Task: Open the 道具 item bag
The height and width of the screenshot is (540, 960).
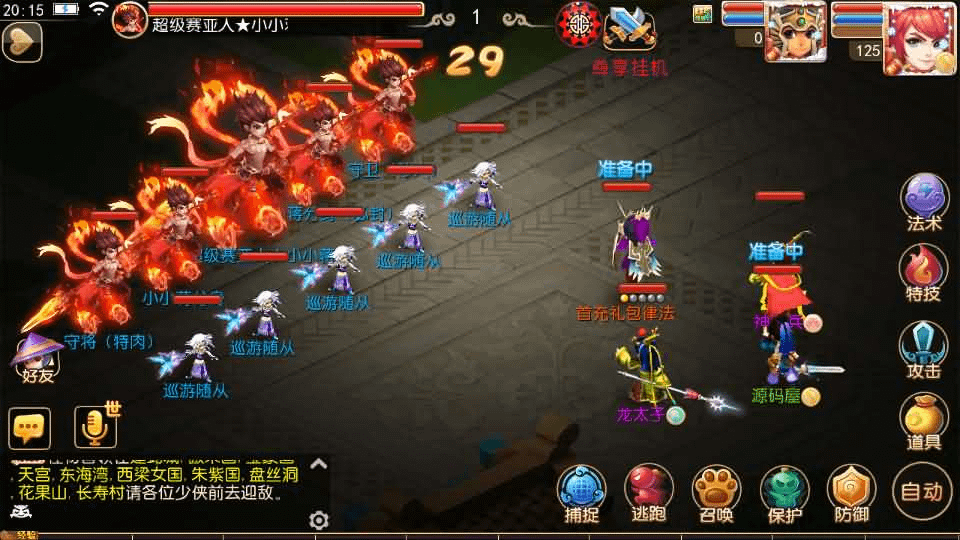Action: coord(924,420)
